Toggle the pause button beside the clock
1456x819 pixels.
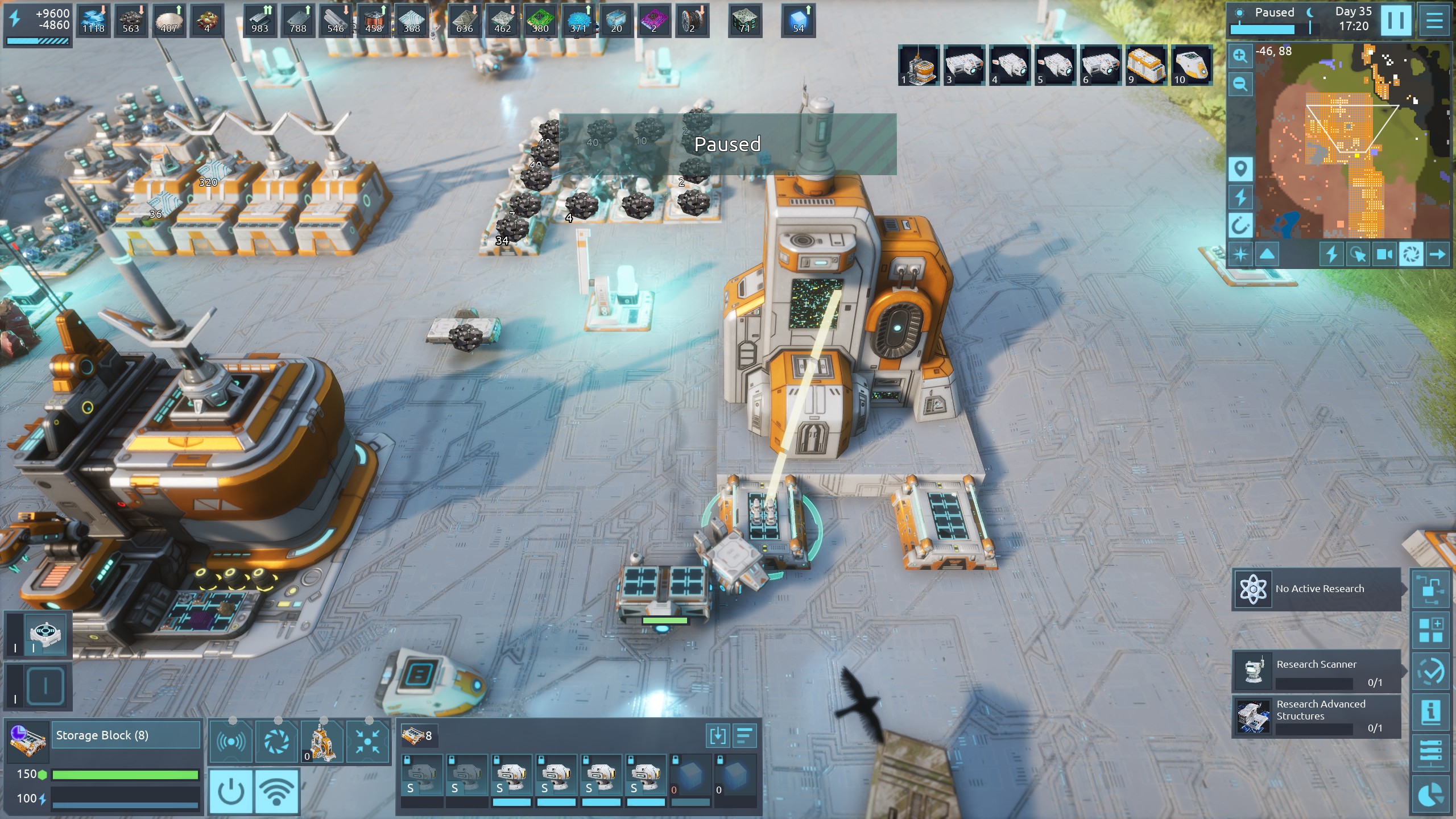[1395, 20]
